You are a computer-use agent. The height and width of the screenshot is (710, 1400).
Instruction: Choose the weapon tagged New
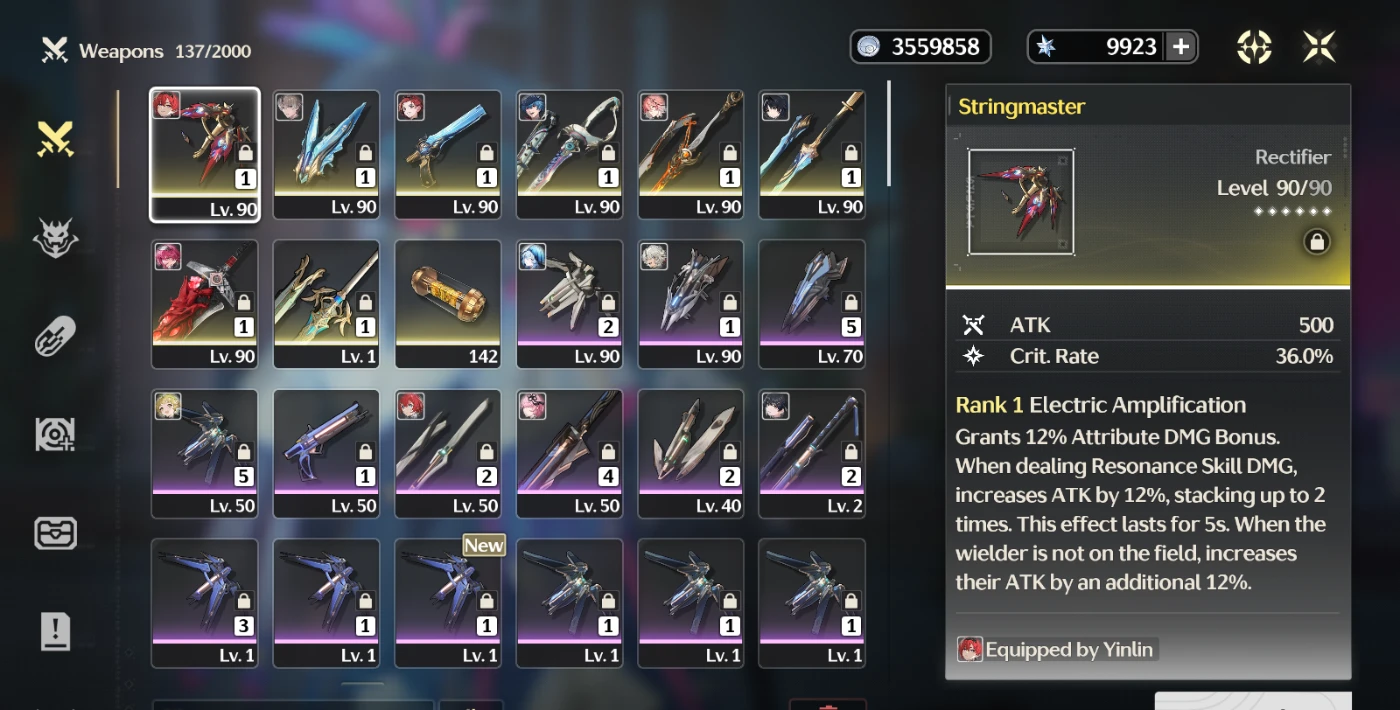[x=448, y=604]
